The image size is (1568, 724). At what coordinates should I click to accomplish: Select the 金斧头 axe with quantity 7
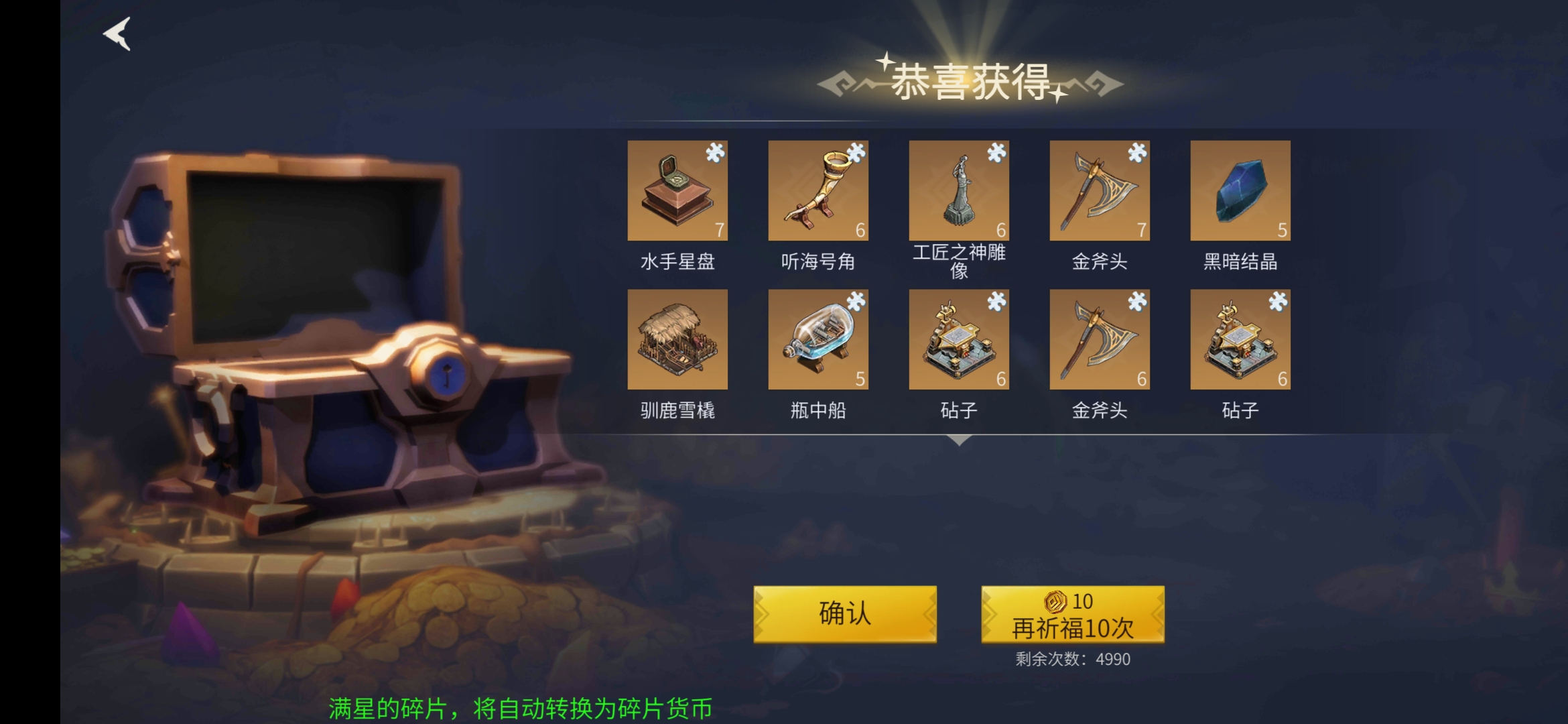[x=1100, y=190]
